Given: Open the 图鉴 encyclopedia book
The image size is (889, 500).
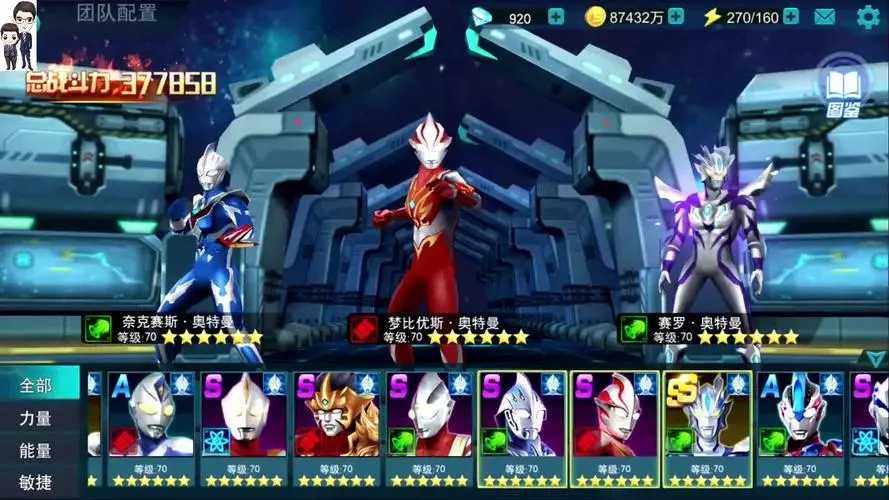Looking at the screenshot, I should [843, 88].
